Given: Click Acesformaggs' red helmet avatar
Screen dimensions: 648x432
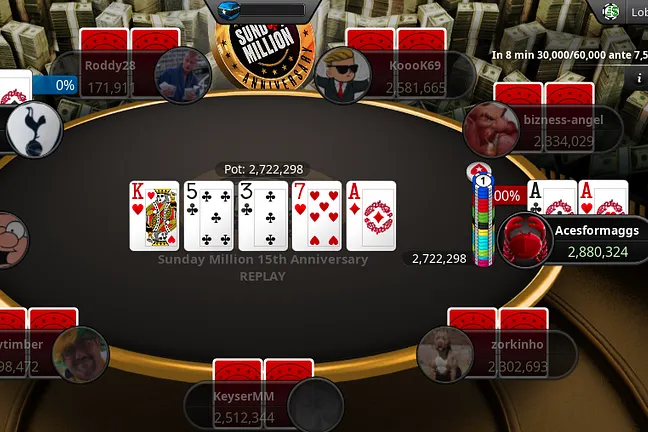Looking at the screenshot, I should pos(526,241).
